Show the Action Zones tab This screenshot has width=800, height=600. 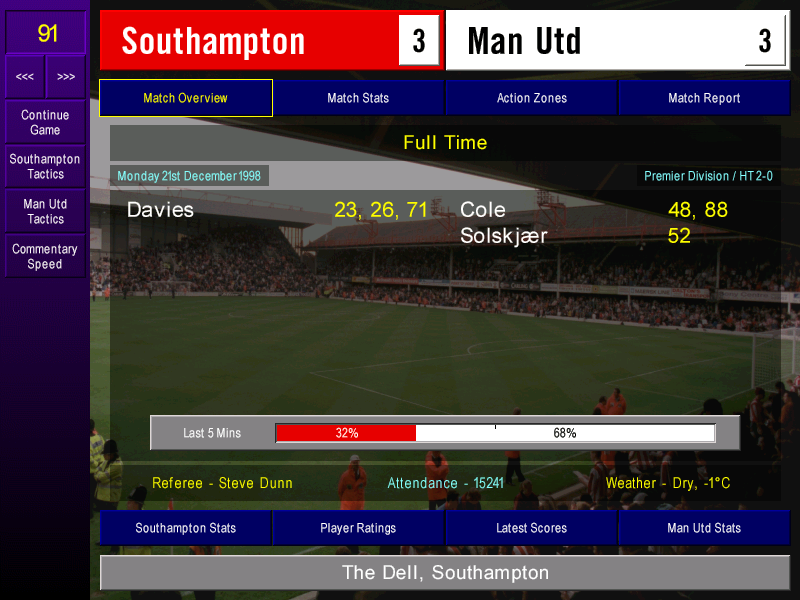click(x=531, y=98)
